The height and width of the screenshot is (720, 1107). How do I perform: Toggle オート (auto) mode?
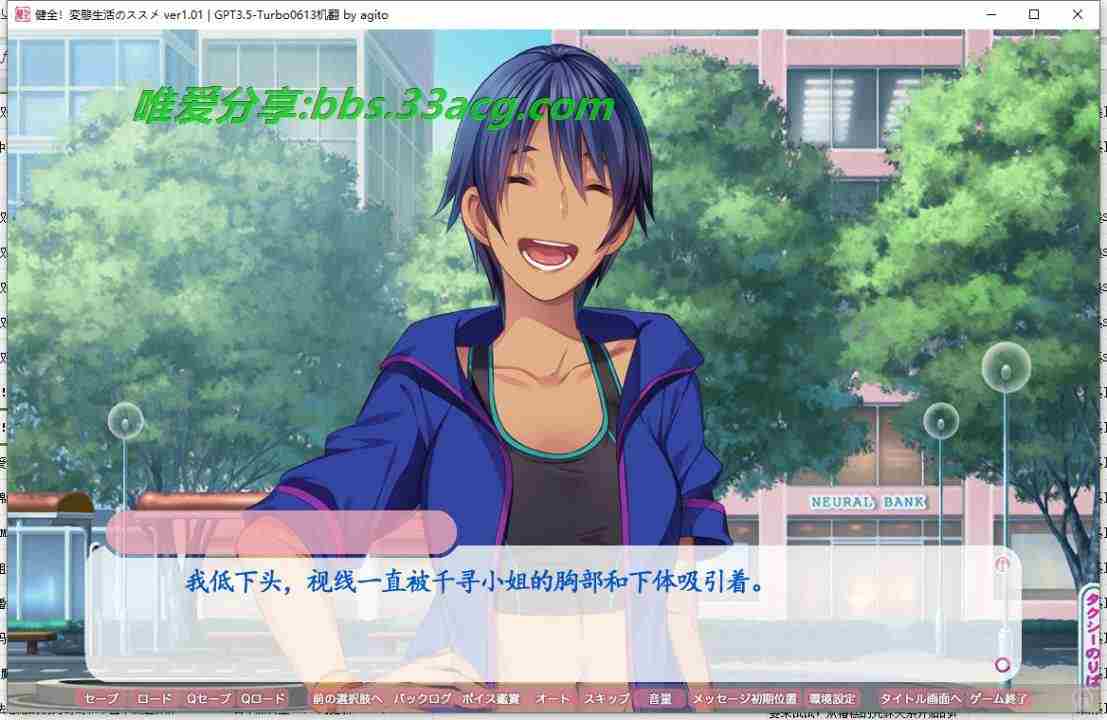[x=553, y=699]
